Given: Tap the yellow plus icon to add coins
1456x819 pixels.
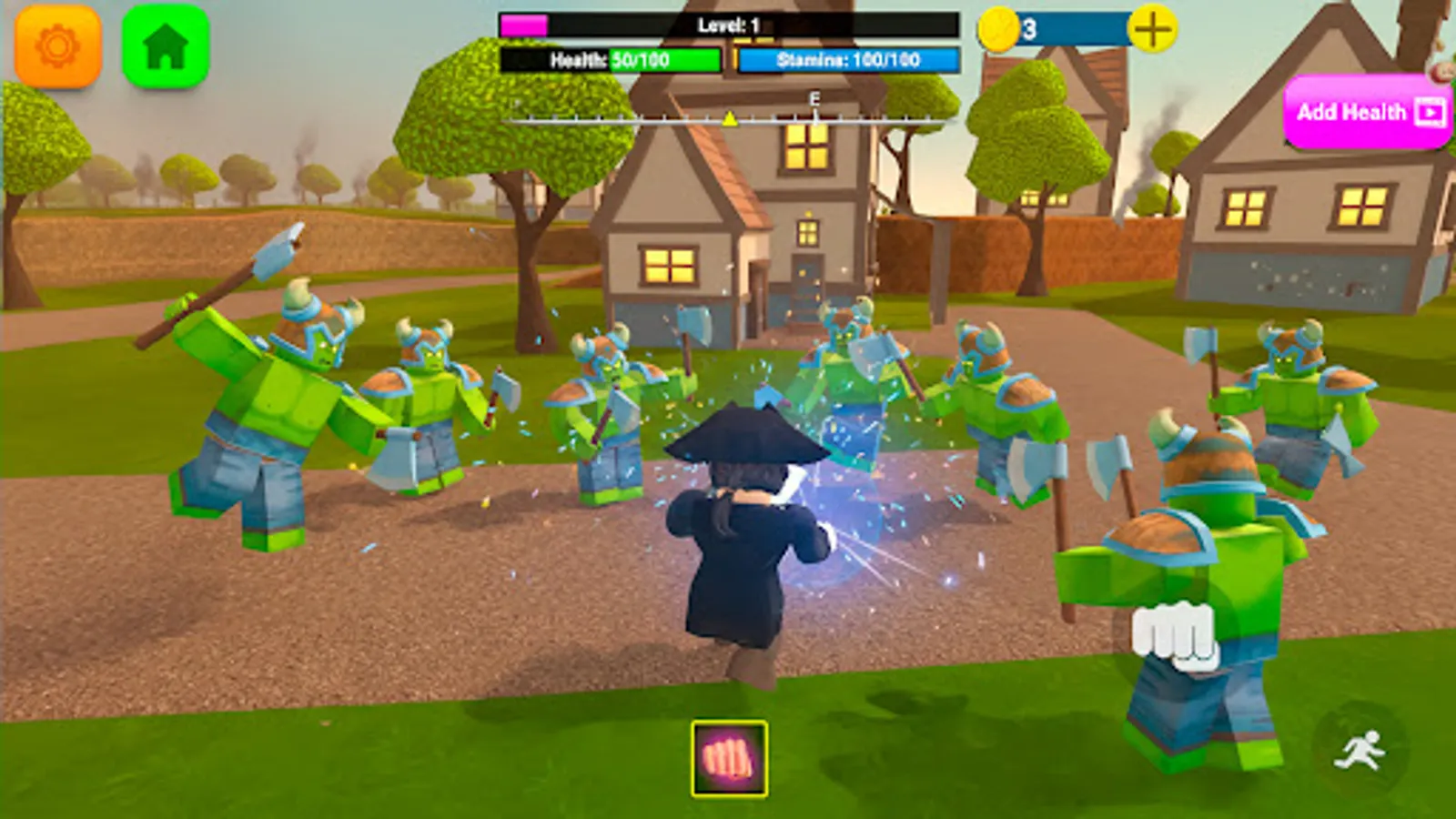Looking at the screenshot, I should [x=1152, y=27].
